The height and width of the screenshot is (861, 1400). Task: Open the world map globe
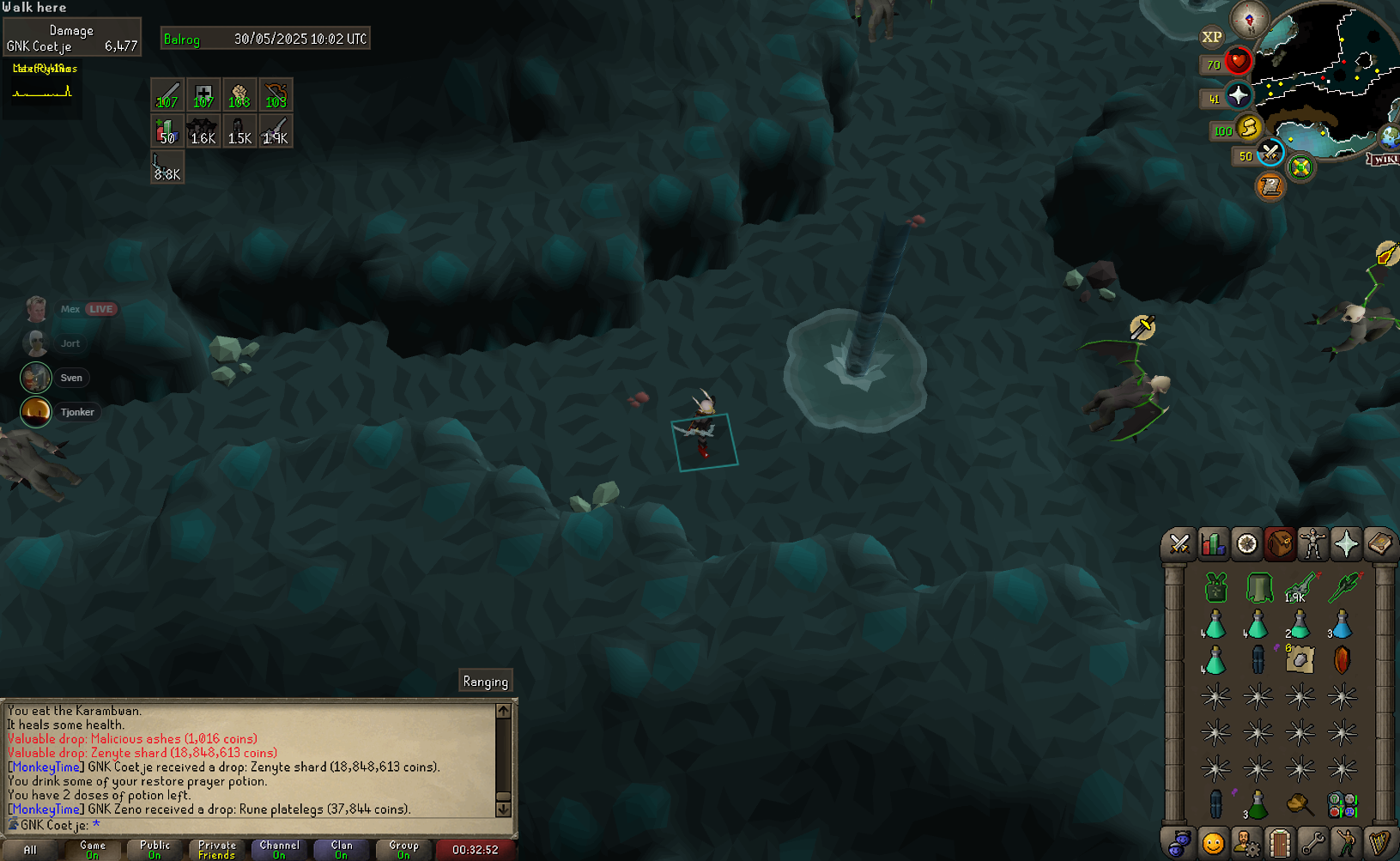coord(1388,136)
